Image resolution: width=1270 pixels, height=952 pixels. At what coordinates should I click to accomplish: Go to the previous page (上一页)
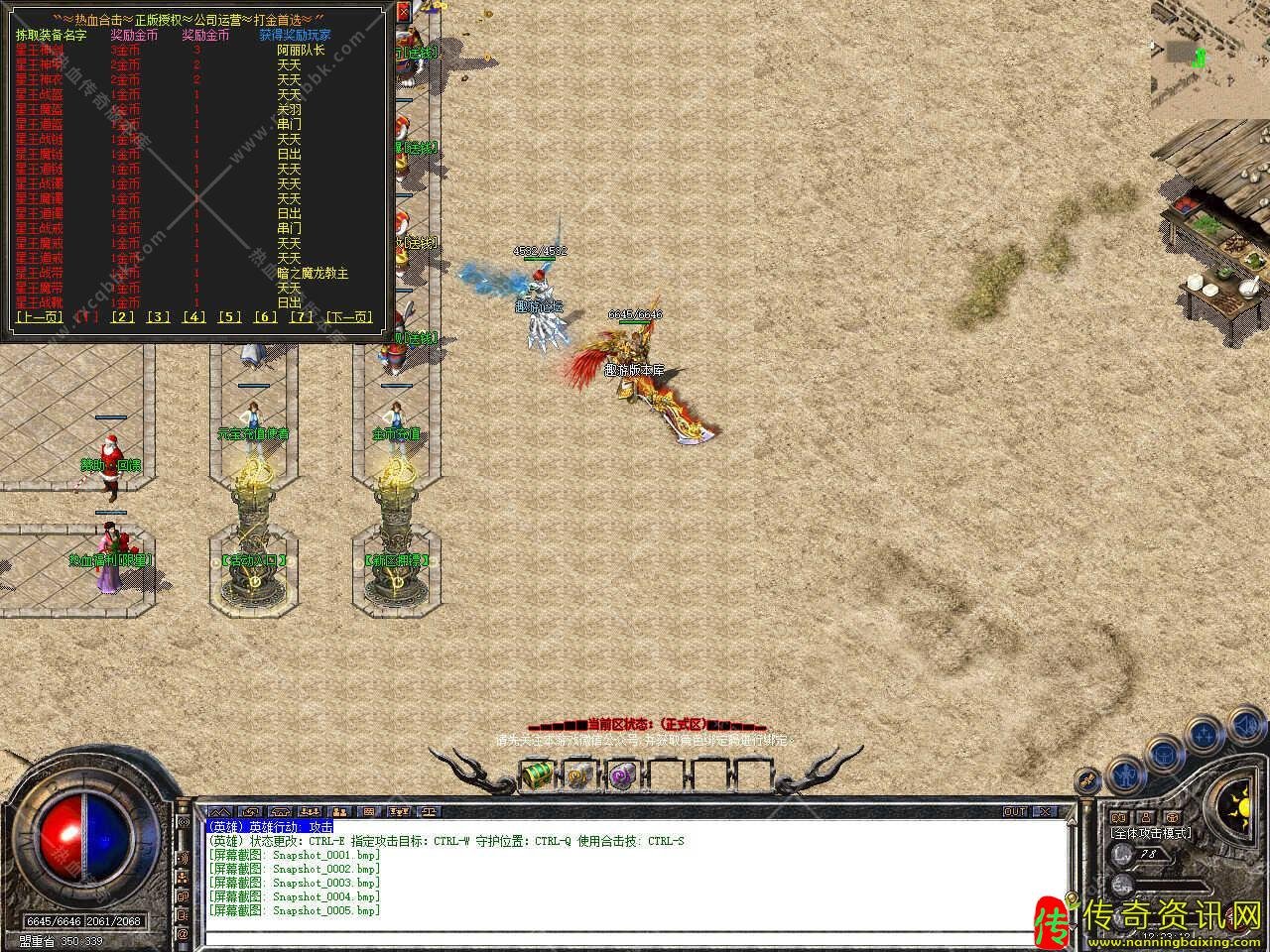coord(39,317)
